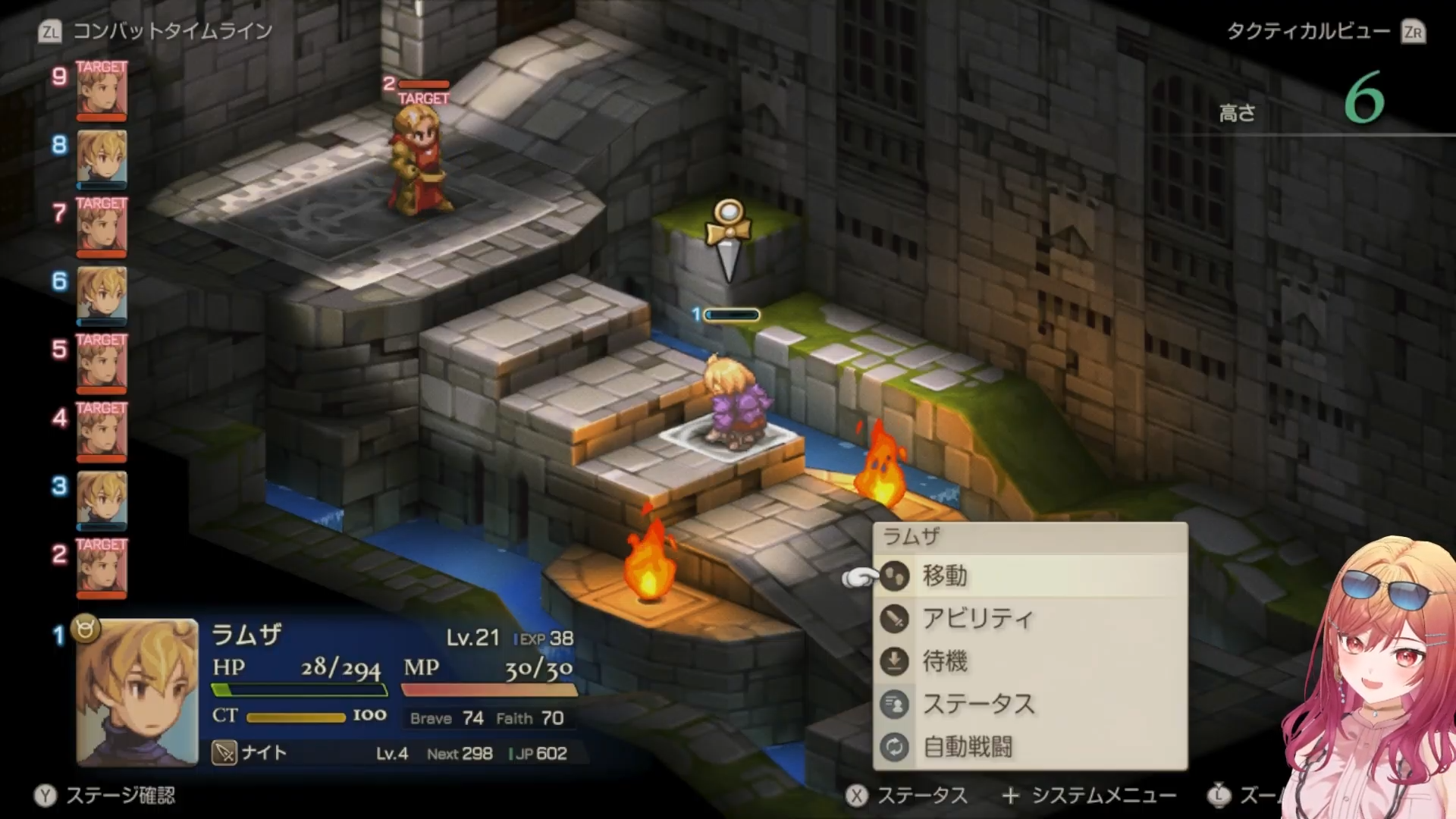Image resolution: width=1456 pixels, height=819 pixels.
Task: Select timeline turn 2 portrait
Action: pos(102,567)
